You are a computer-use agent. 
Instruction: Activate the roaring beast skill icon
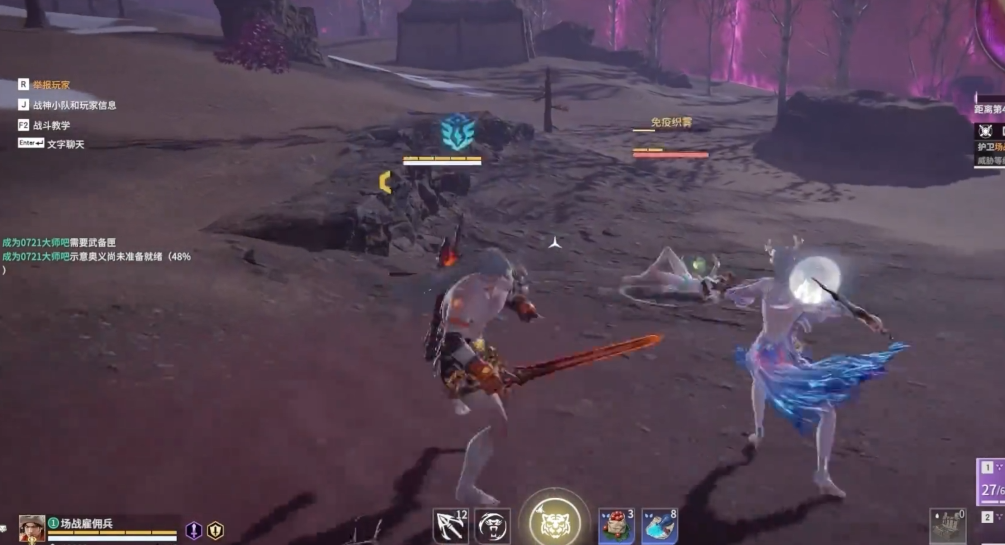(492, 526)
